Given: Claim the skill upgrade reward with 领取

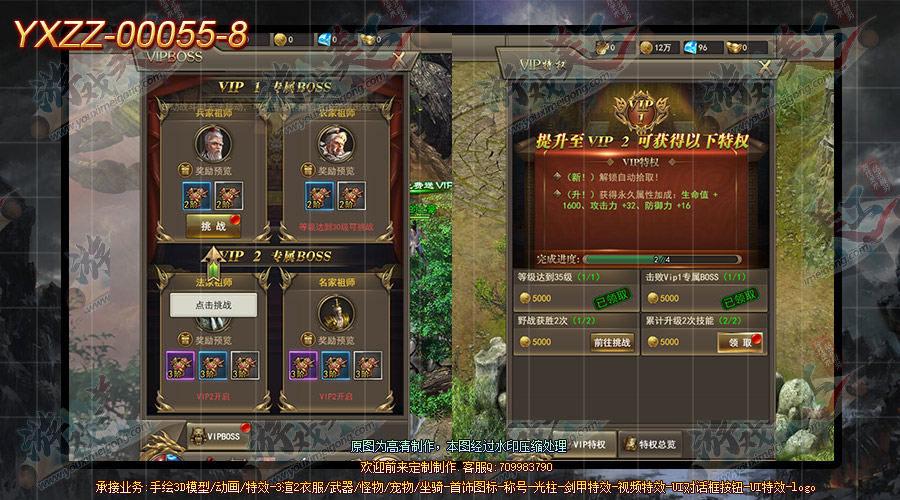Looking at the screenshot, I should 741,342.
